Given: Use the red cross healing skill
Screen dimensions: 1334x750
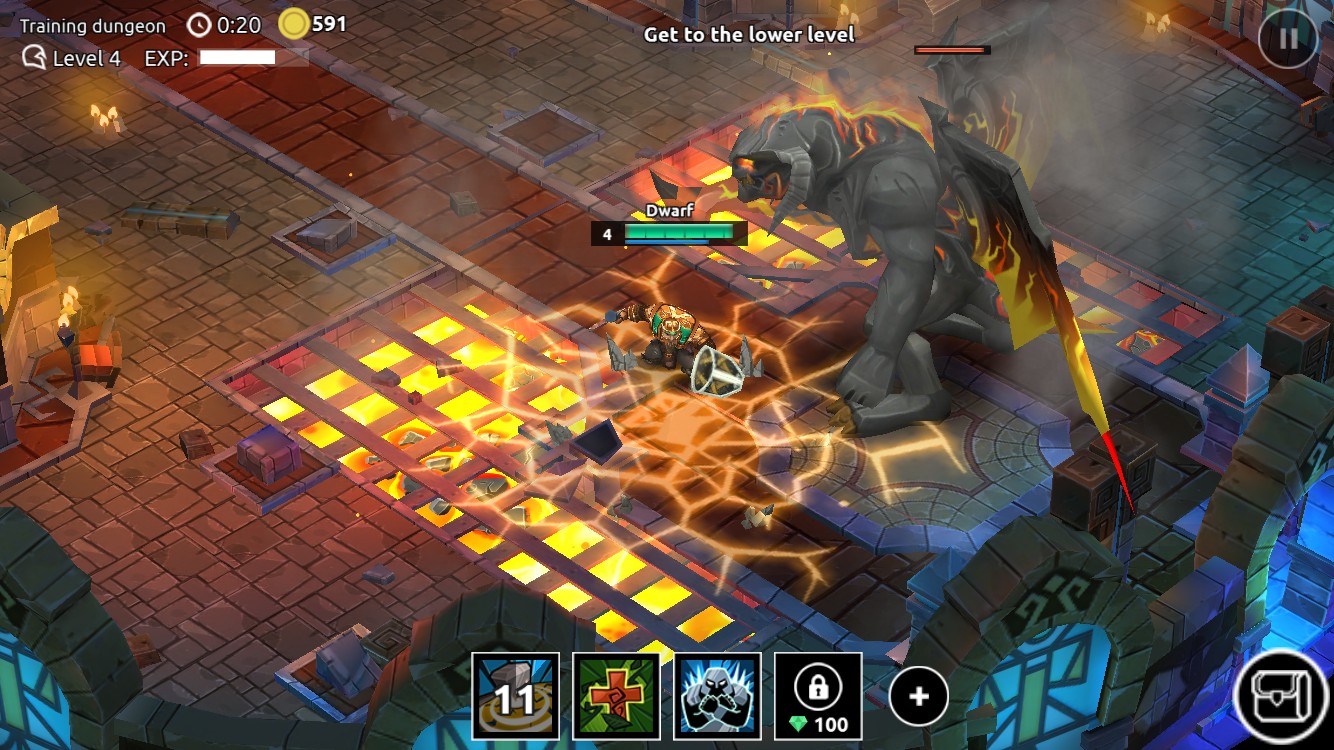Looking at the screenshot, I should pos(616,696).
